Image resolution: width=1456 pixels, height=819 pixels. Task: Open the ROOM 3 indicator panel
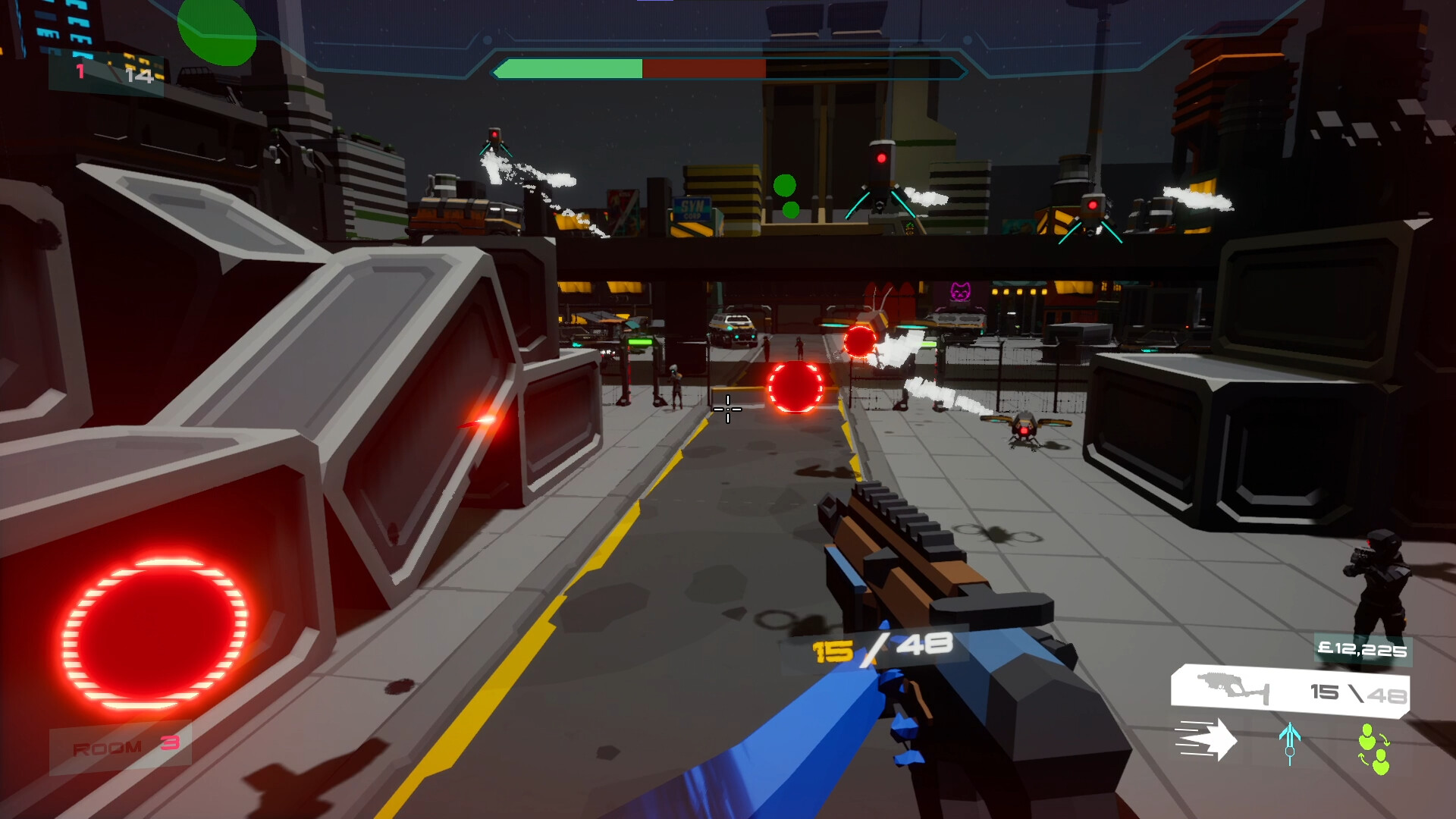[121, 745]
